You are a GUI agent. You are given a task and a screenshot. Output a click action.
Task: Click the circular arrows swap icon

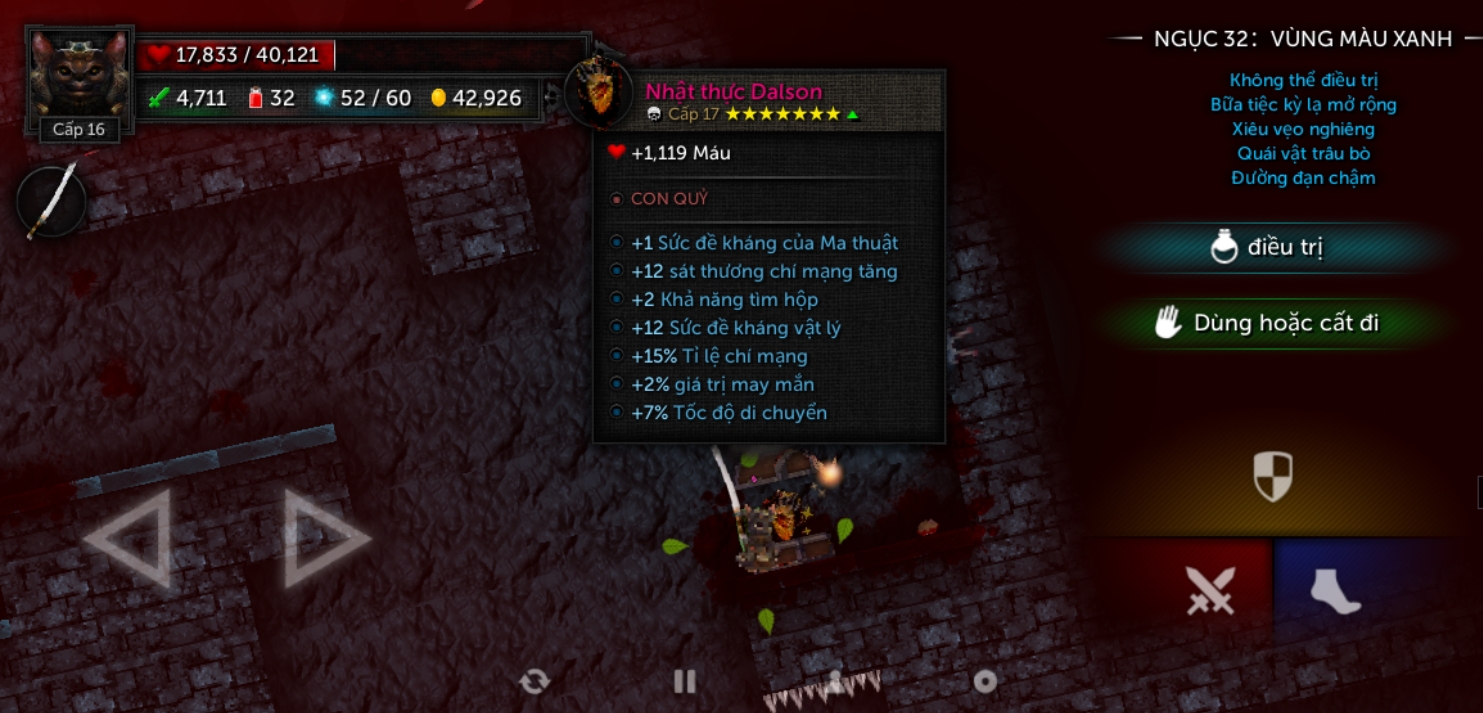click(534, 682)
